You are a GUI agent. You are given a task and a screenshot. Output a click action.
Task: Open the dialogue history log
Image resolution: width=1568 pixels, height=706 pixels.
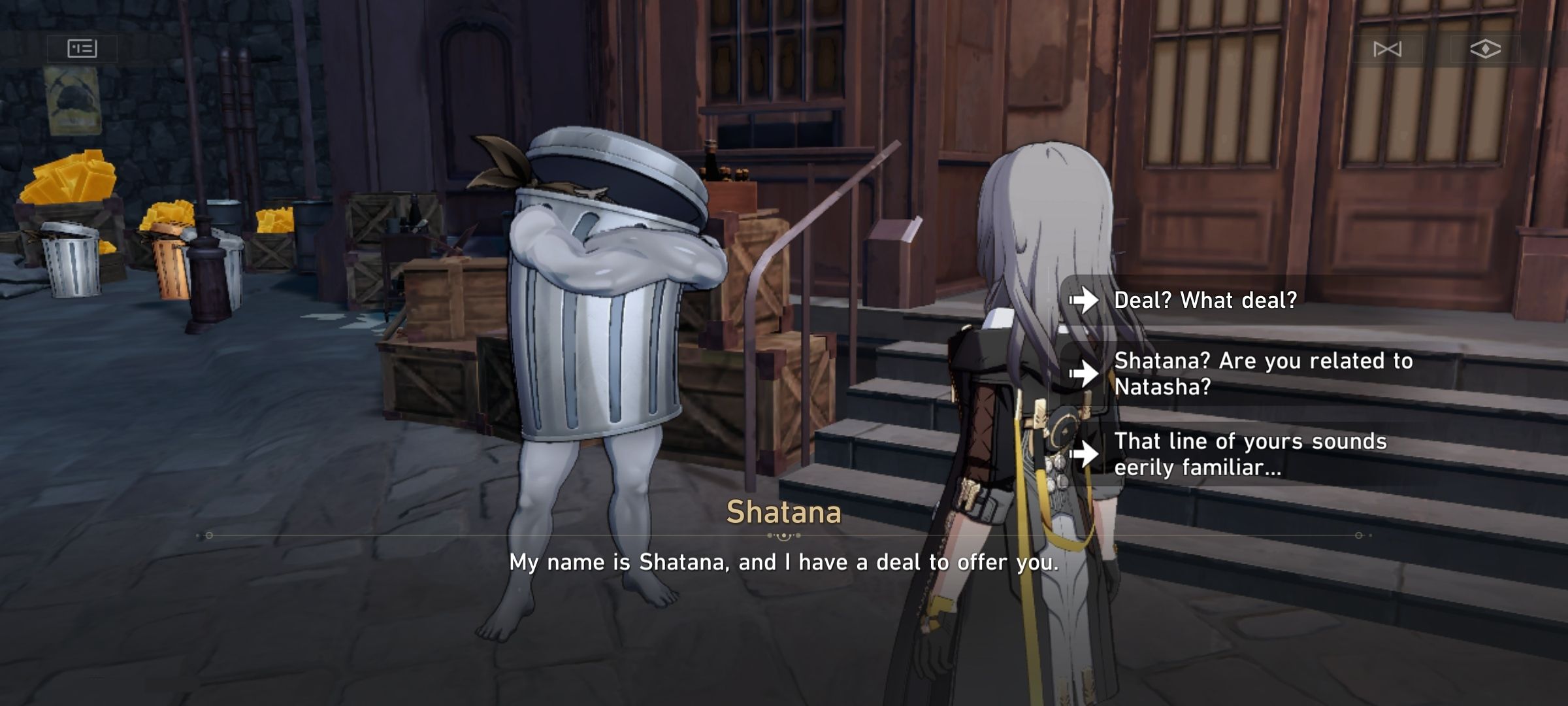coord(84,48)
